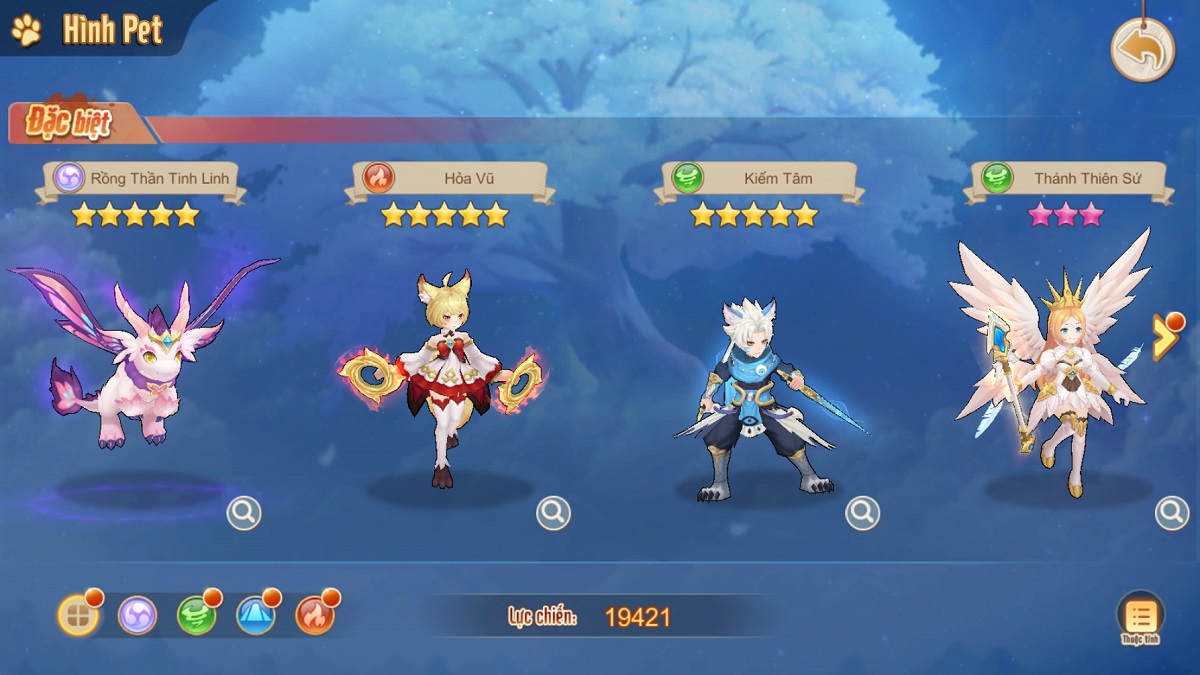The height and width of the screenshot is (675, 1200).
Task: Go back using the return arrow button
Action: (1142, 49)
